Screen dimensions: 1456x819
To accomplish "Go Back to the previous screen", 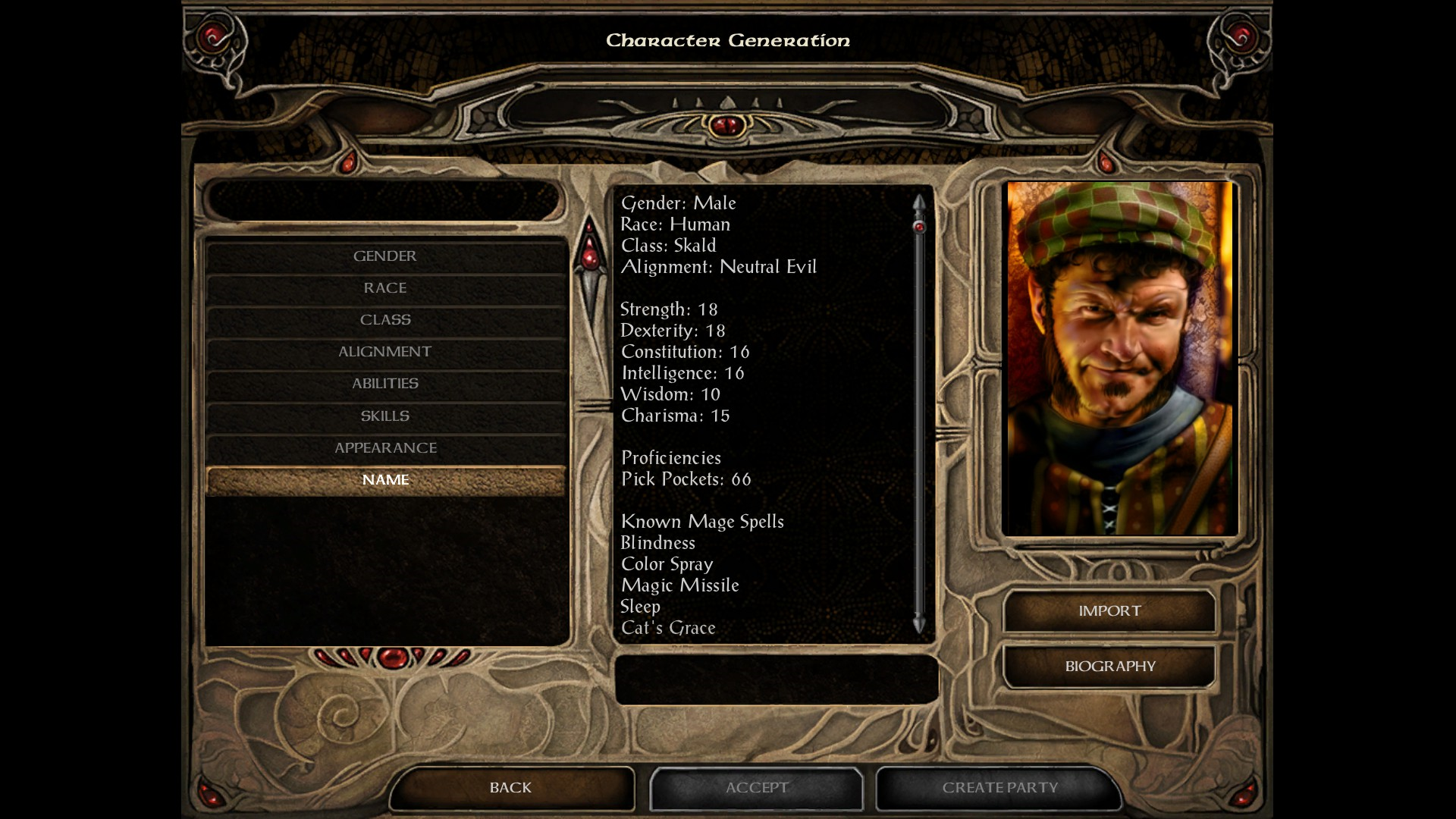I will tap(511, 788).
